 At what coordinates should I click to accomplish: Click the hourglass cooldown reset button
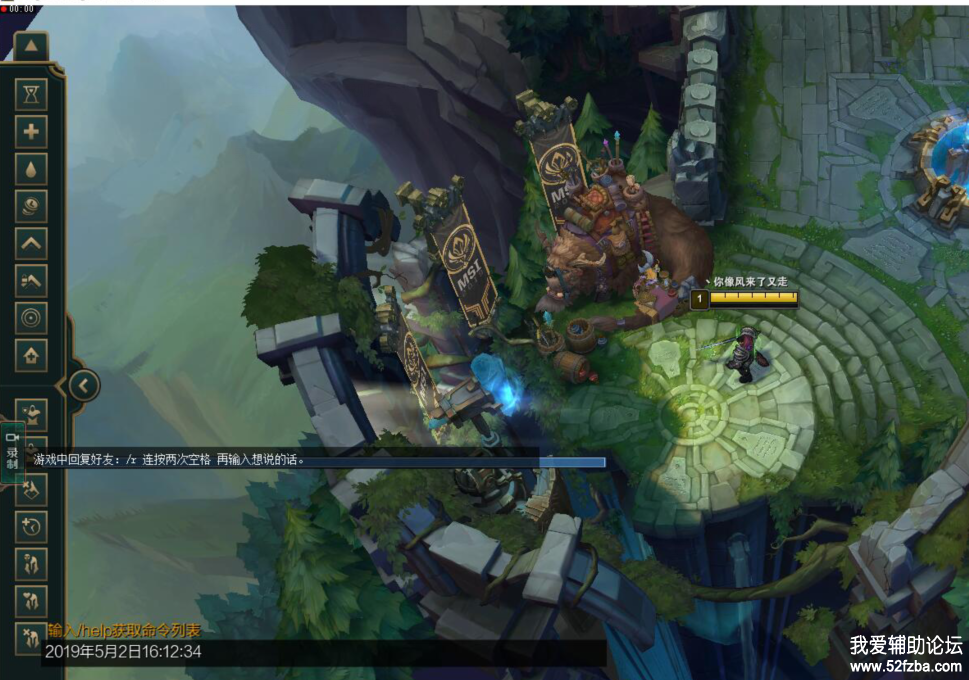tap(32, 94)
